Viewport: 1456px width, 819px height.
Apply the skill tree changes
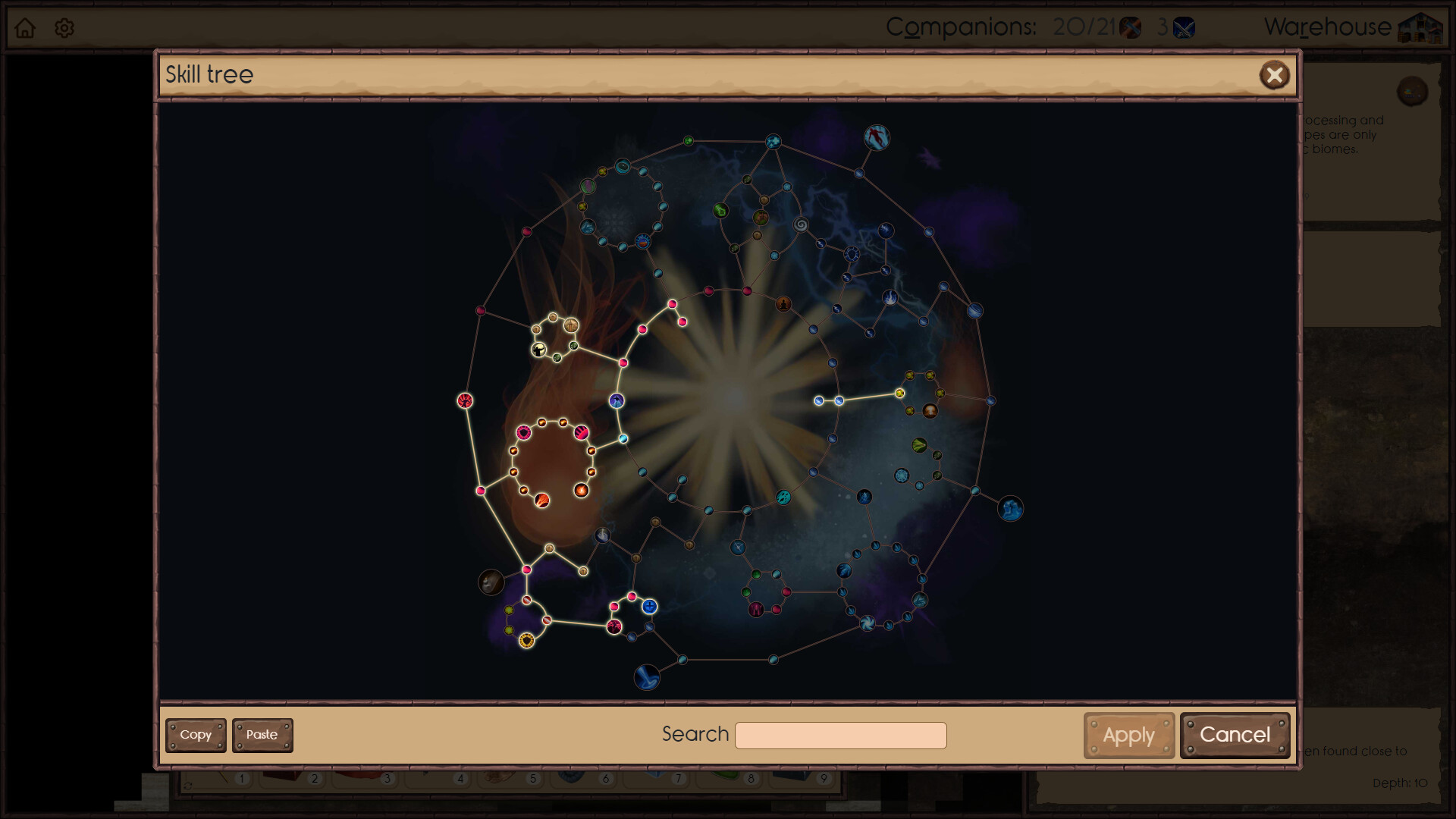tap(1128, 735)
